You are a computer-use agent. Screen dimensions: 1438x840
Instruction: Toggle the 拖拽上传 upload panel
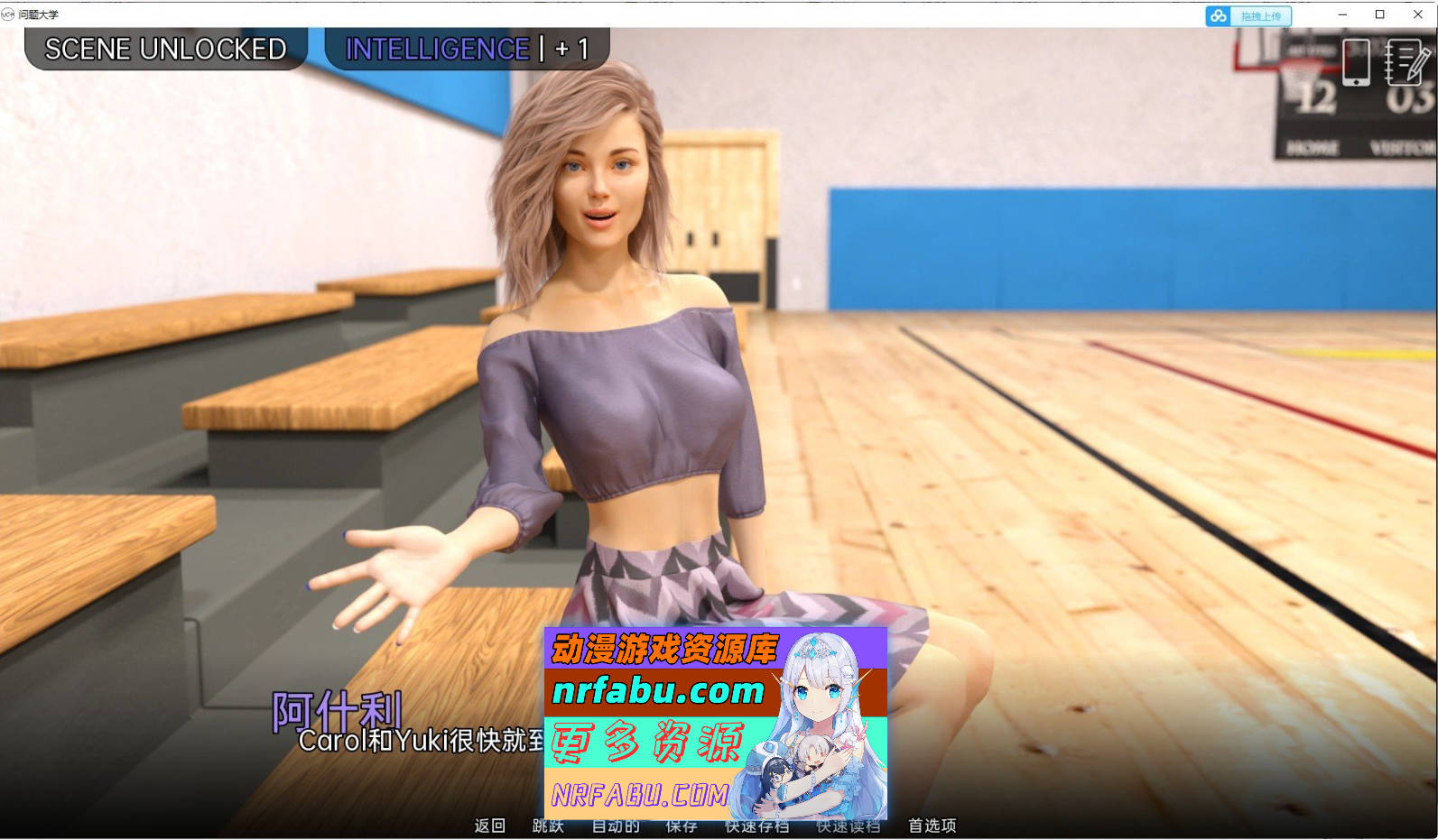click(1260, 16)
